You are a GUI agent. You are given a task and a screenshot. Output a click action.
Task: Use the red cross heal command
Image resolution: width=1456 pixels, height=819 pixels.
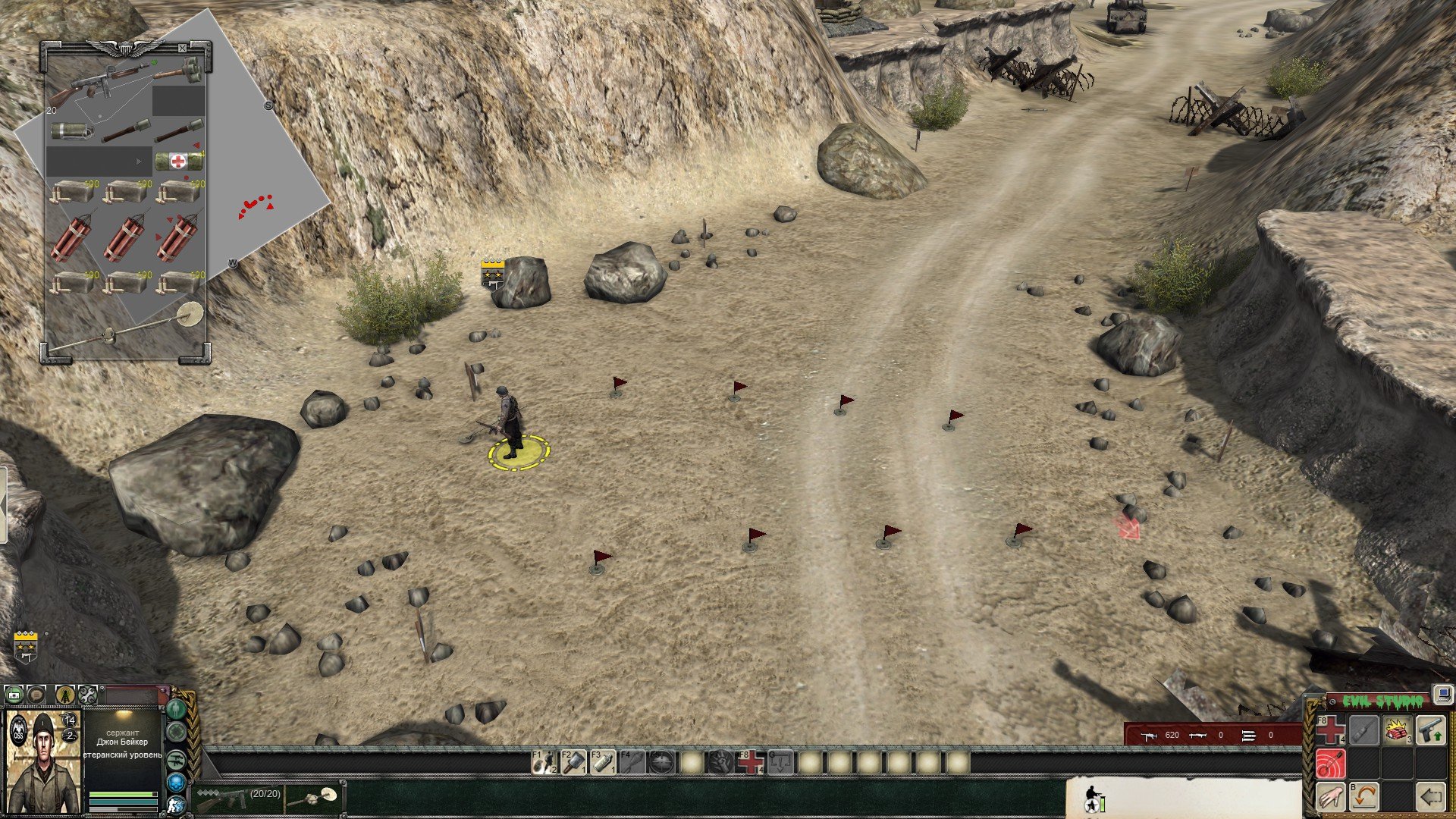coord(1329,730)
